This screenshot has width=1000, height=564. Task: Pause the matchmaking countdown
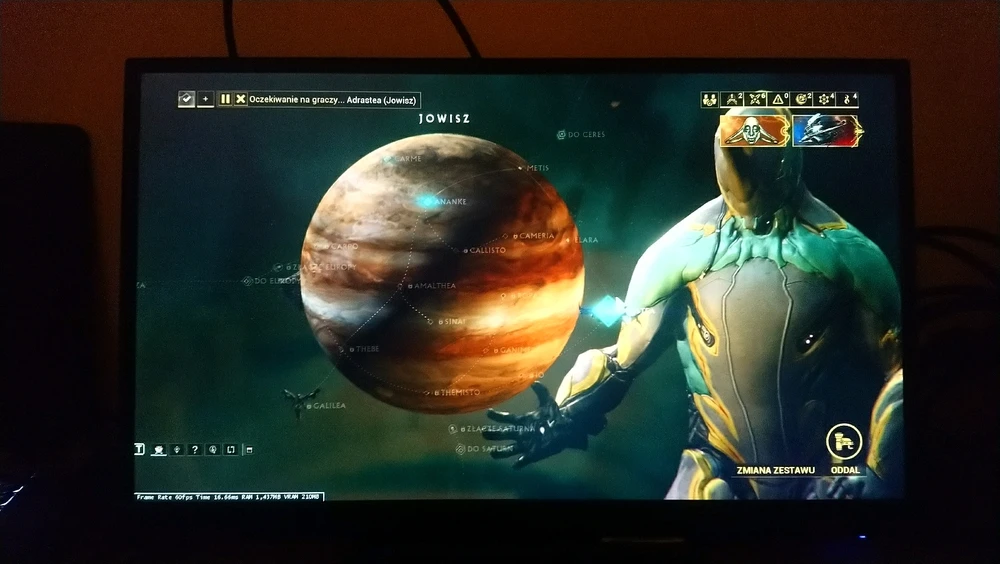pyautogui.click(x=226, y=99)
